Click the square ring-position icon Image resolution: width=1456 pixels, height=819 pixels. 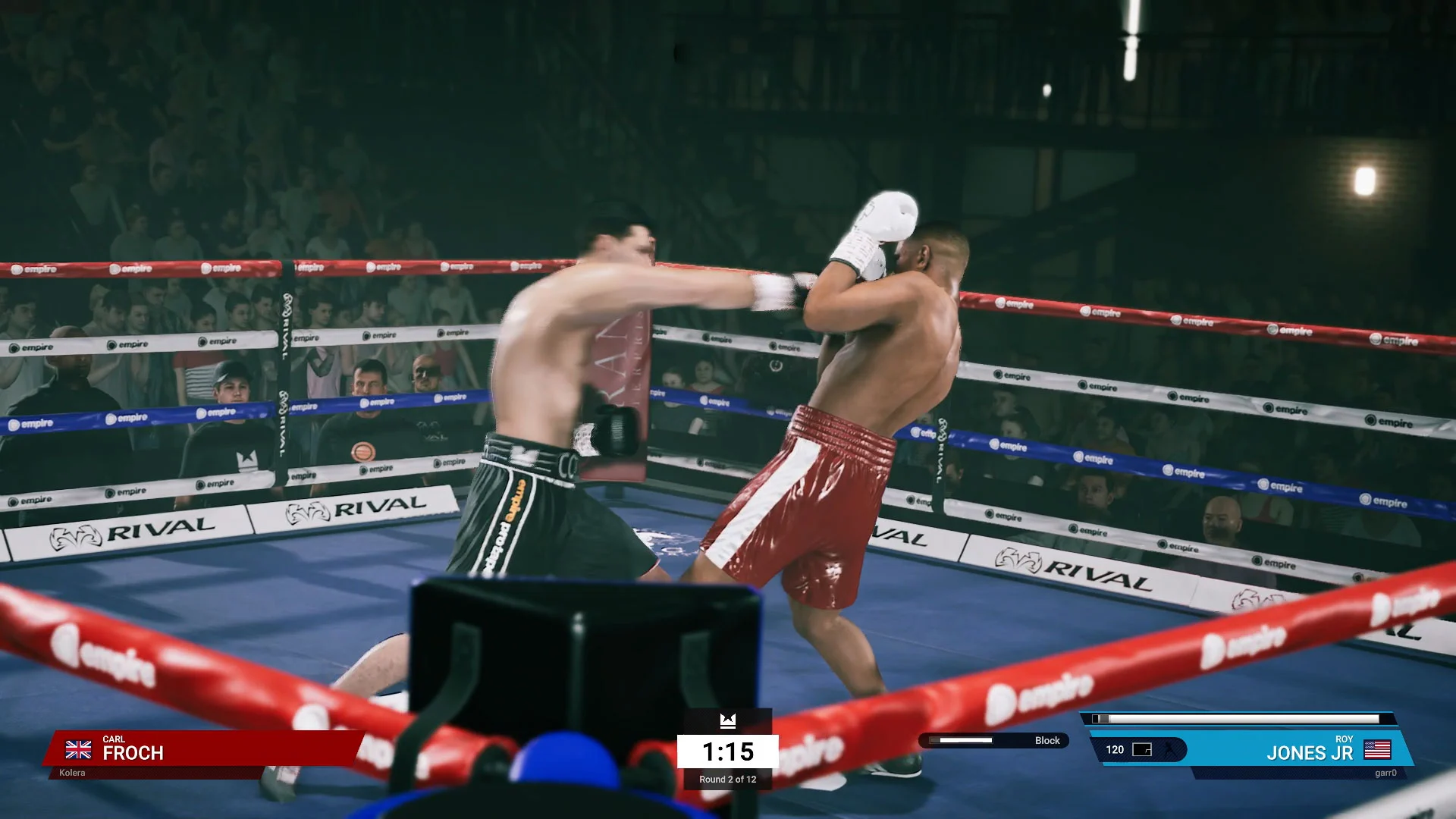[x=1142, y=750]
